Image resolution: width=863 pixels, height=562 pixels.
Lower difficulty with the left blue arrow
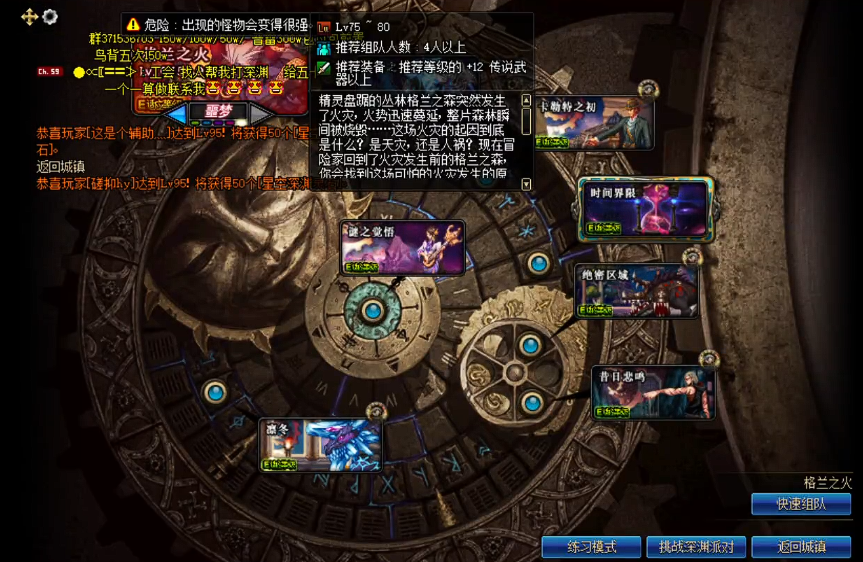pos(176,113)
